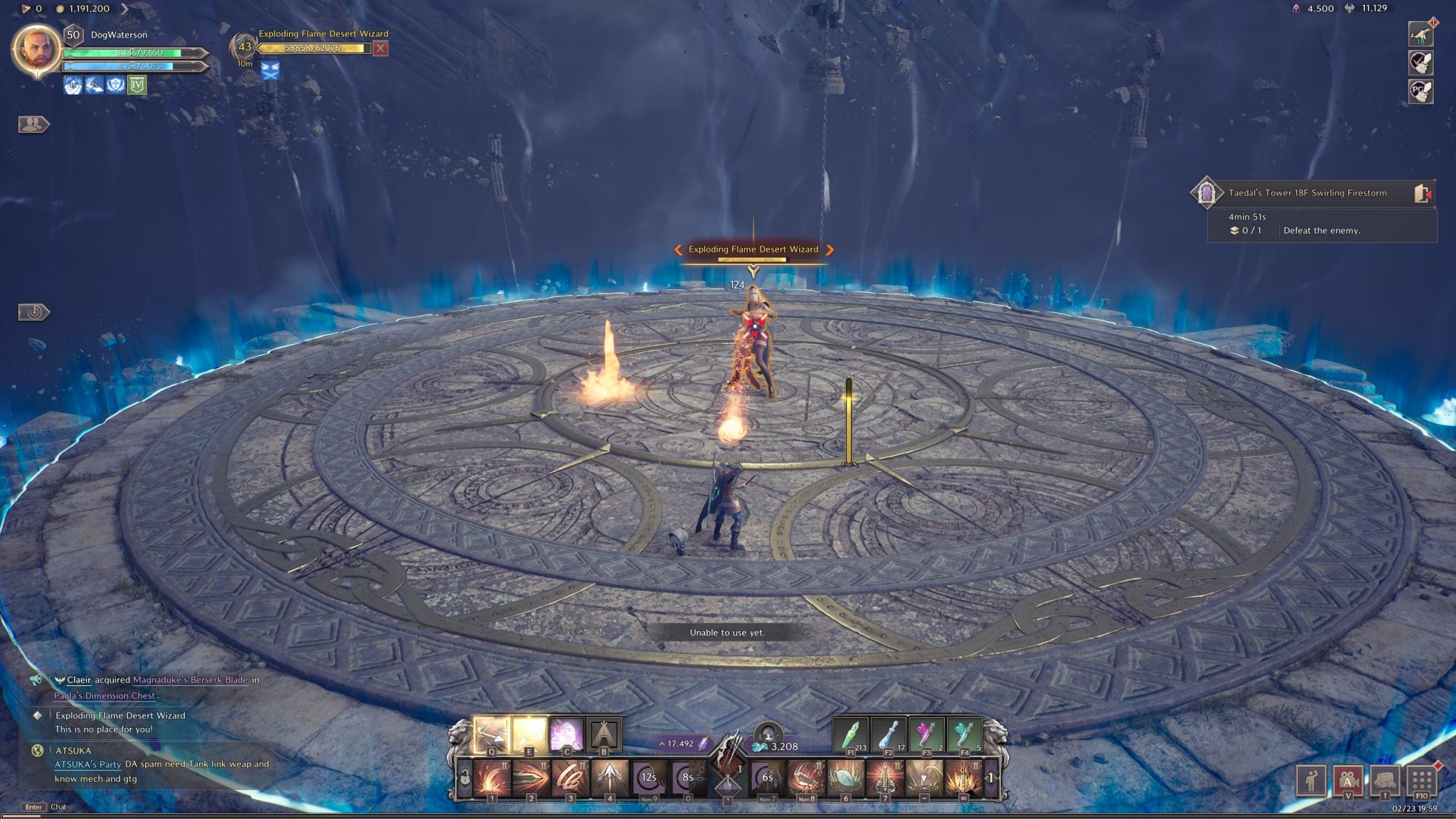Toggle the padlock to lock the hotbar
This screenshot has height=819, width=1456.
pos(464,777)
